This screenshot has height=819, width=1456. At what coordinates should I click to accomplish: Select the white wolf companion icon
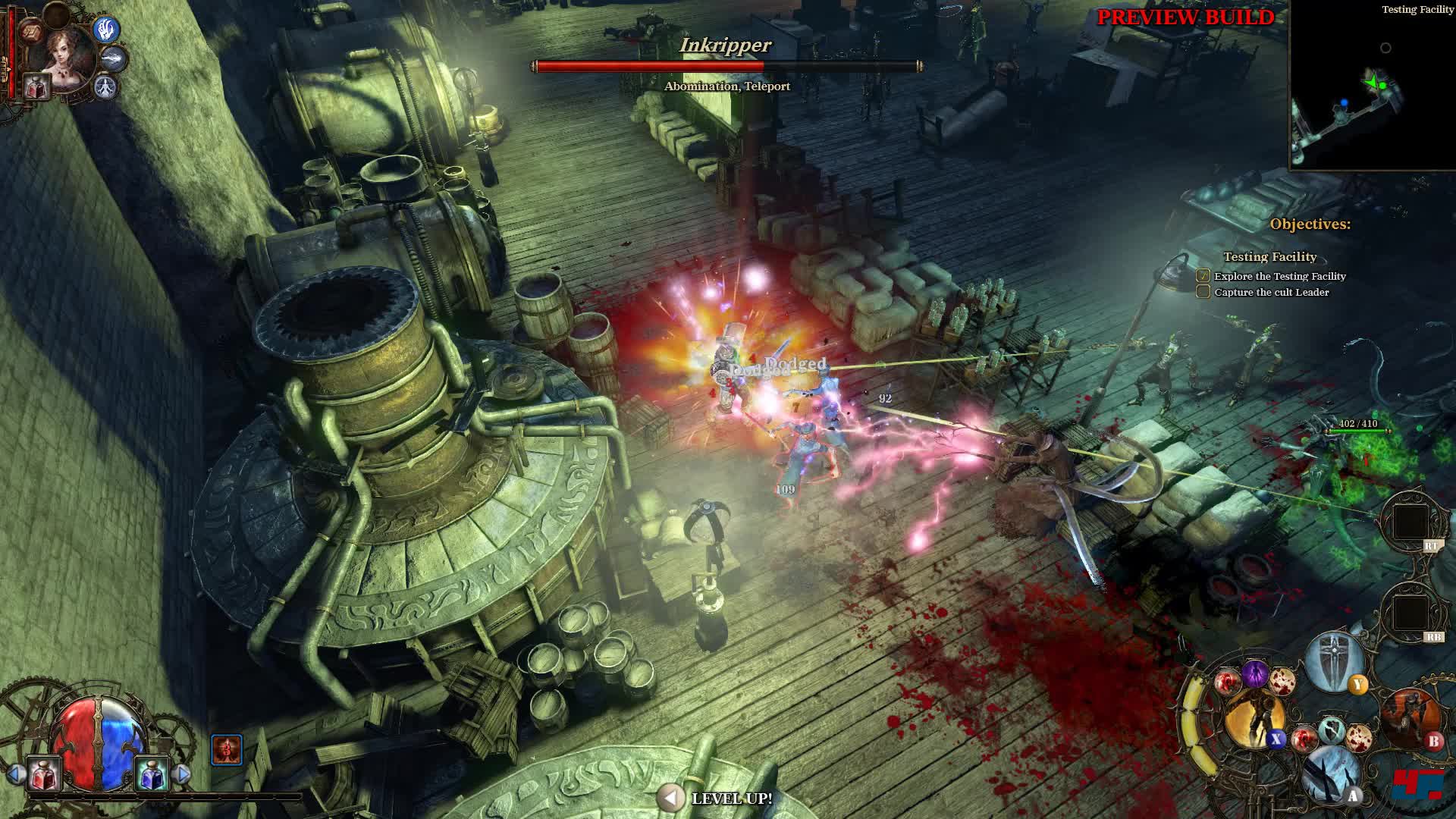(114, 58)
